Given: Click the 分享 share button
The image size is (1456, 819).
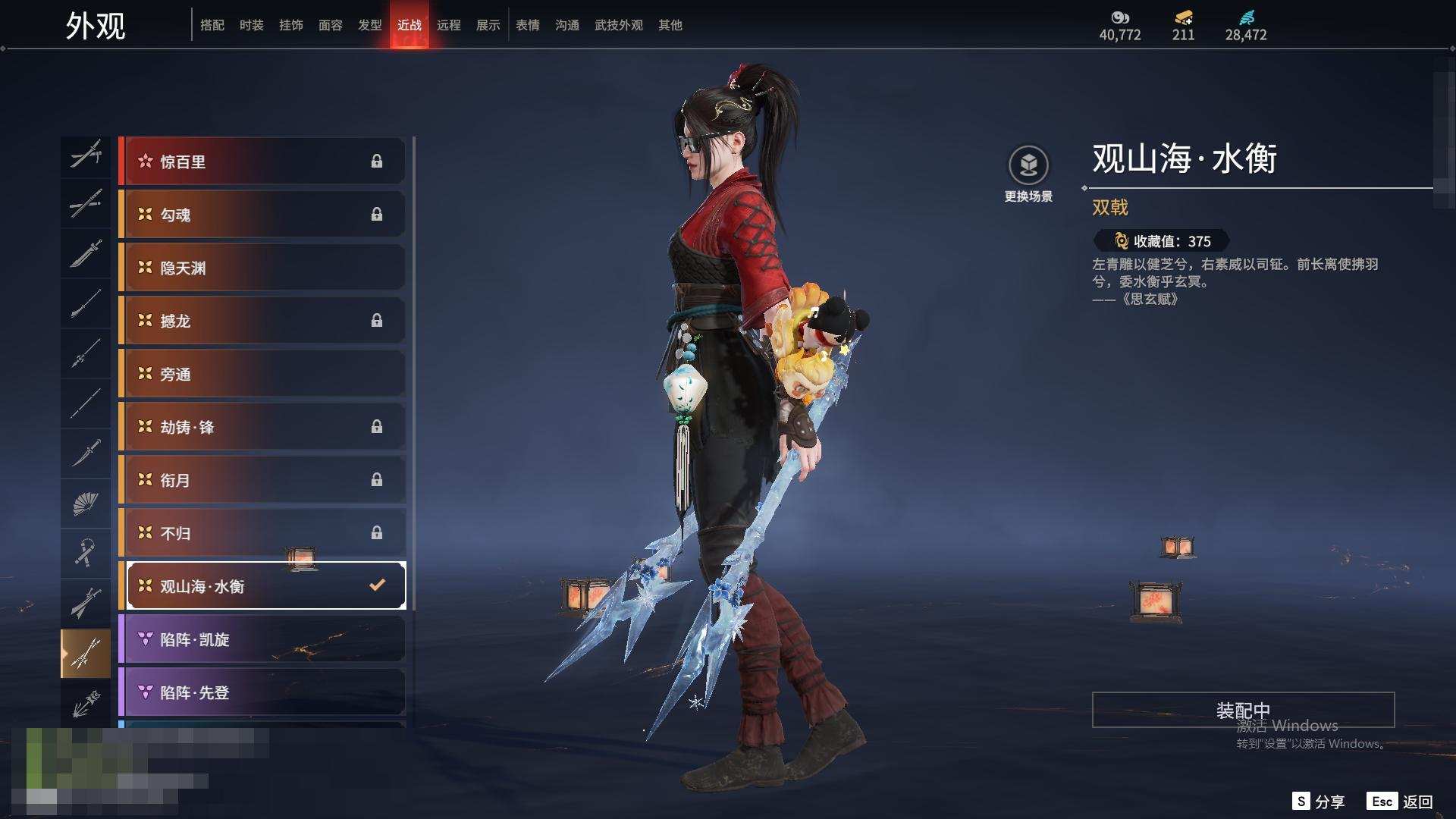Looking at the screenshot, I should tap(1319, 802).
